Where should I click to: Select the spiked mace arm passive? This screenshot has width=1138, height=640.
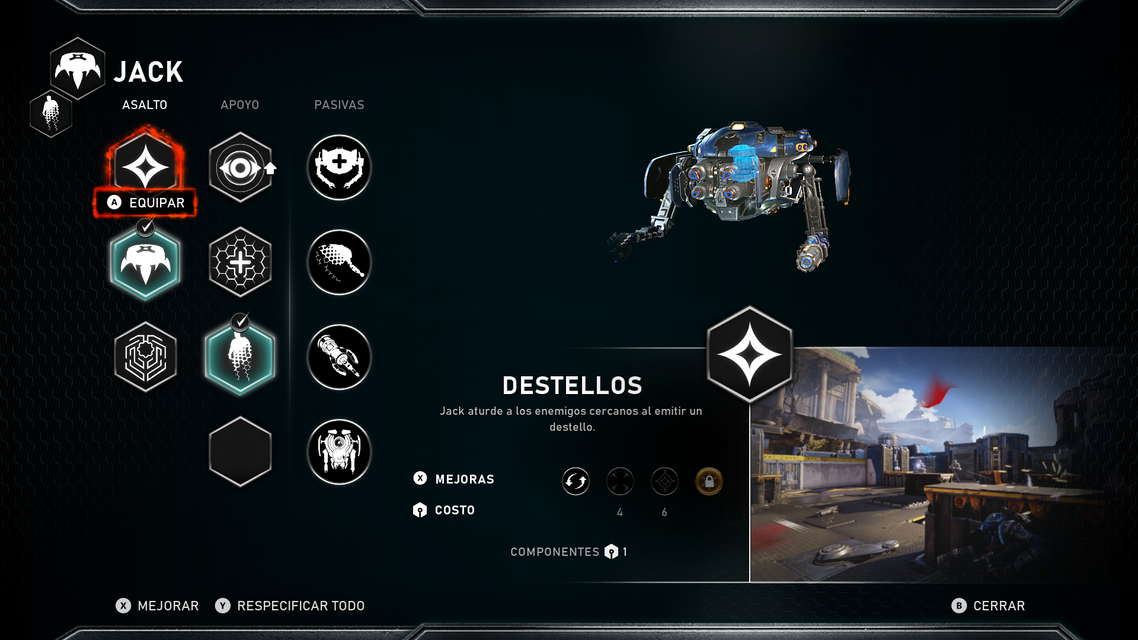coord(339,262)
